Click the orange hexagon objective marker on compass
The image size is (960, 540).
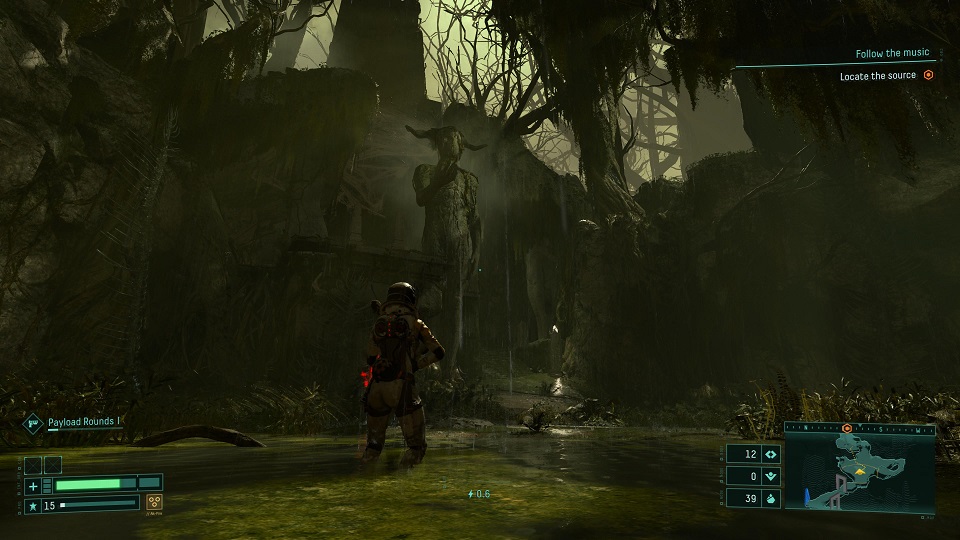coord(846,428)
